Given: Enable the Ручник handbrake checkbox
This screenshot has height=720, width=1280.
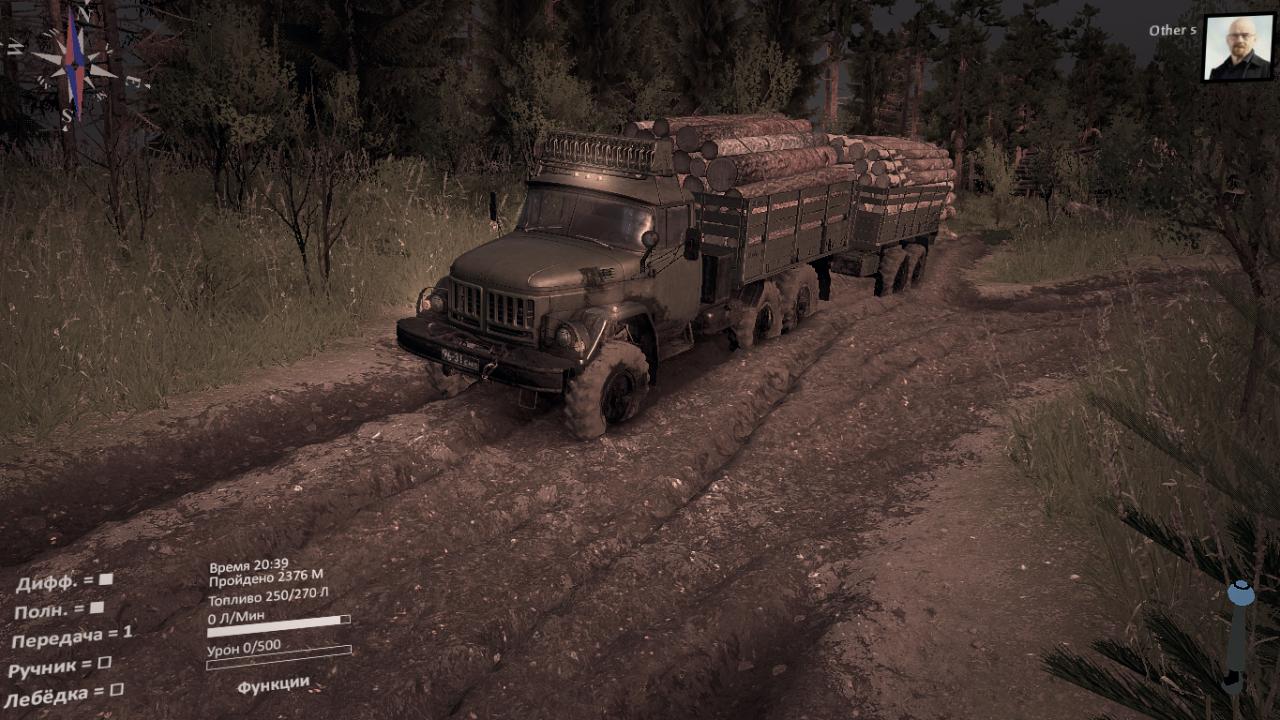Looking at the screenshot, I should 104,663.
